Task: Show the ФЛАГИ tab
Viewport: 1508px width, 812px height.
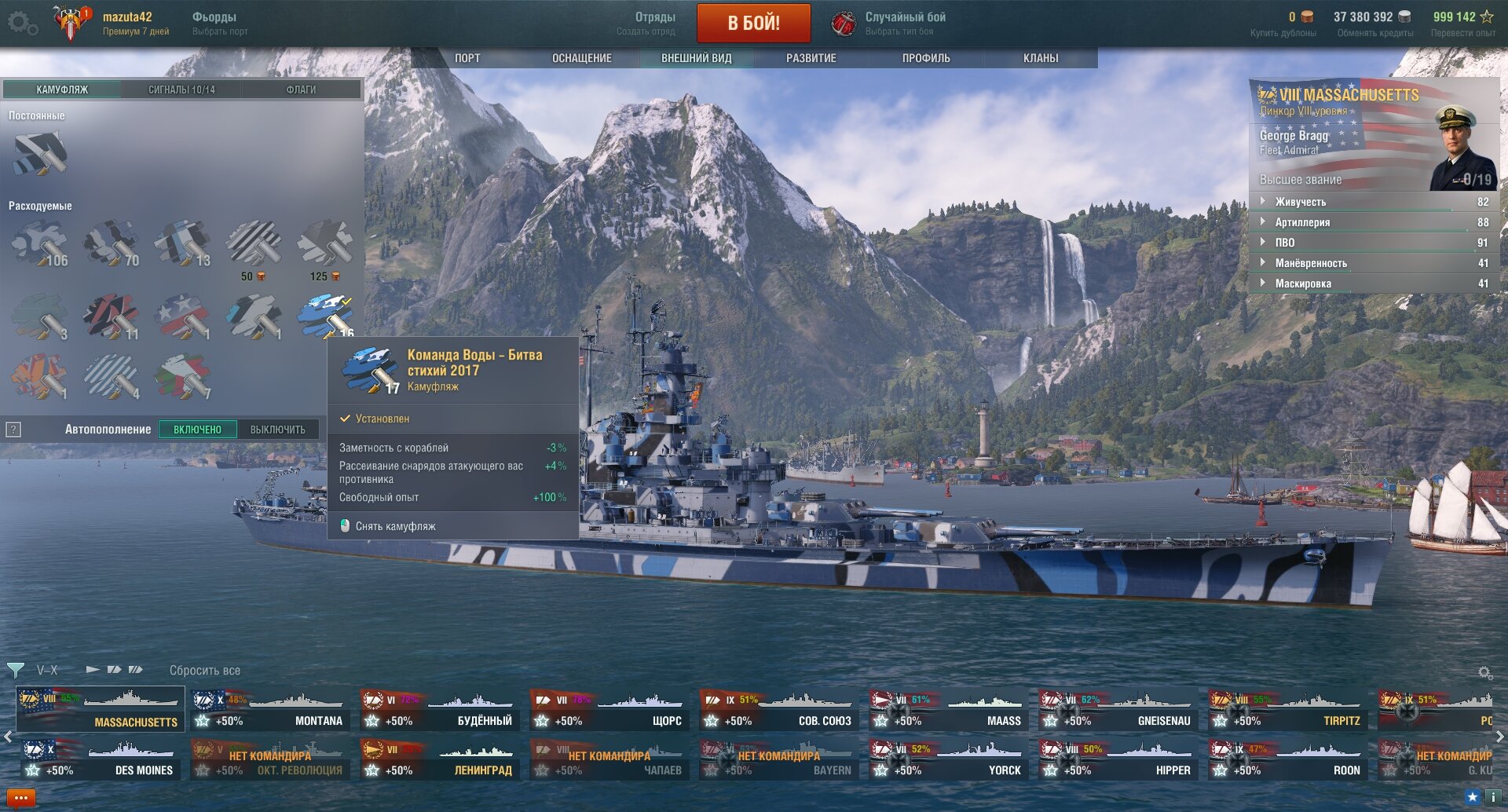Action: (301, 90)
